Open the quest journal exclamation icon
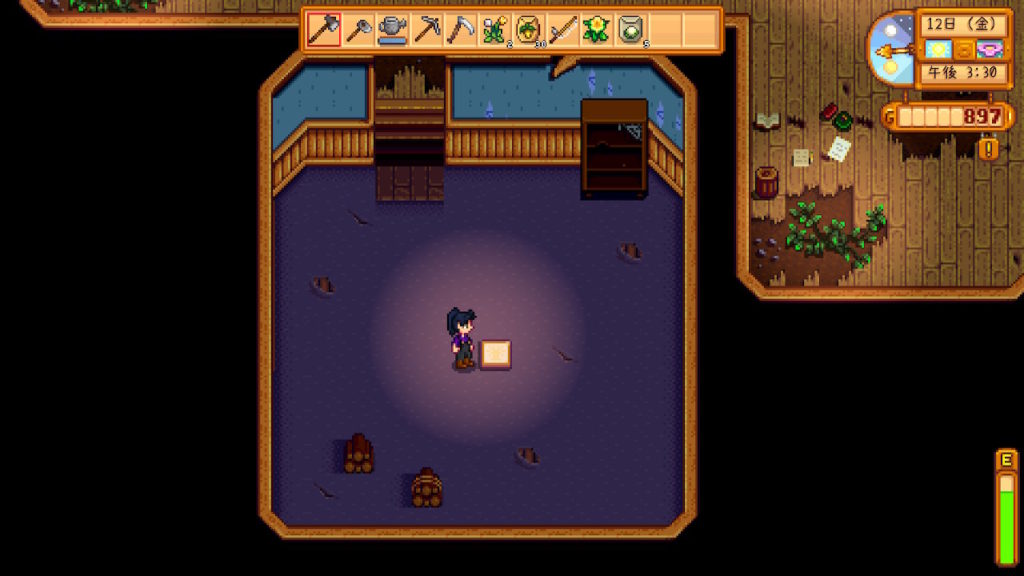 tap(989, 149)
